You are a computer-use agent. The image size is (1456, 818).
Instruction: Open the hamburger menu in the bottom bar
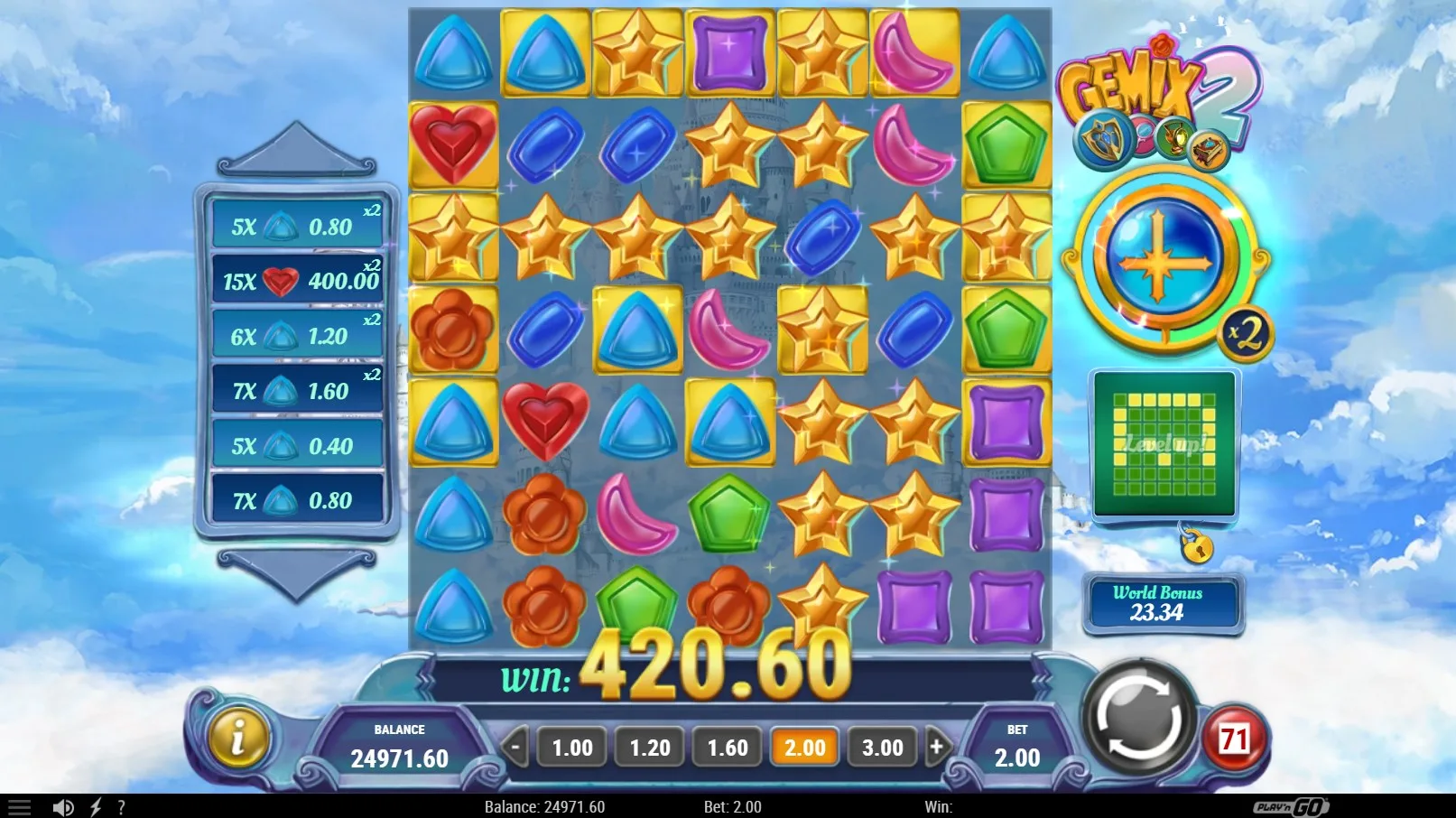coord(19,807)
